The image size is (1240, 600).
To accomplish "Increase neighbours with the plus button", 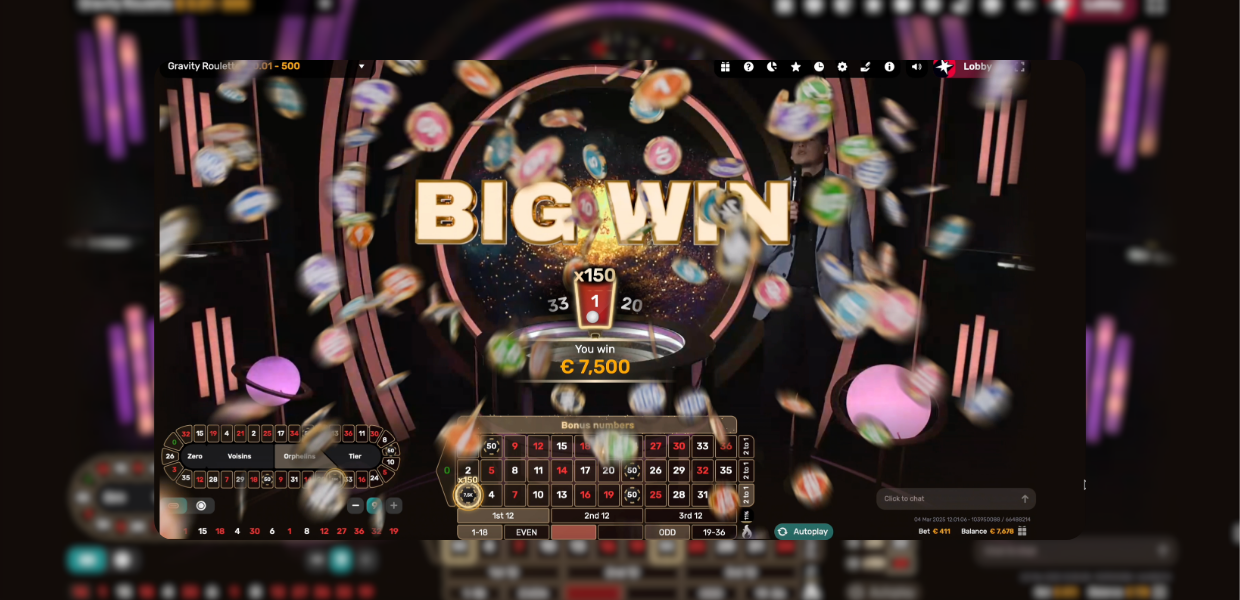I will (394, 506).
